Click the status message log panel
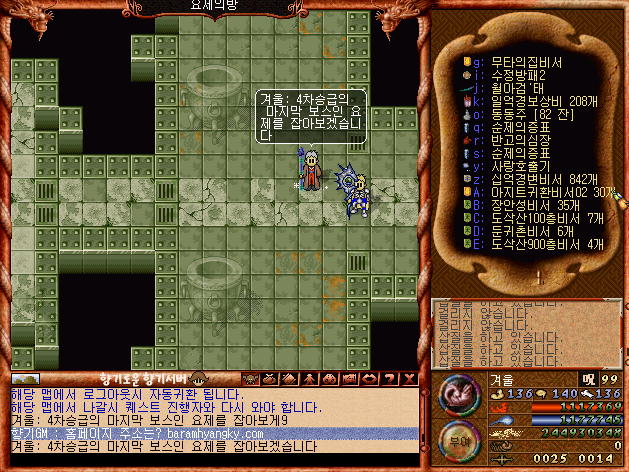 pyautogui.click(x=525, y=332)
